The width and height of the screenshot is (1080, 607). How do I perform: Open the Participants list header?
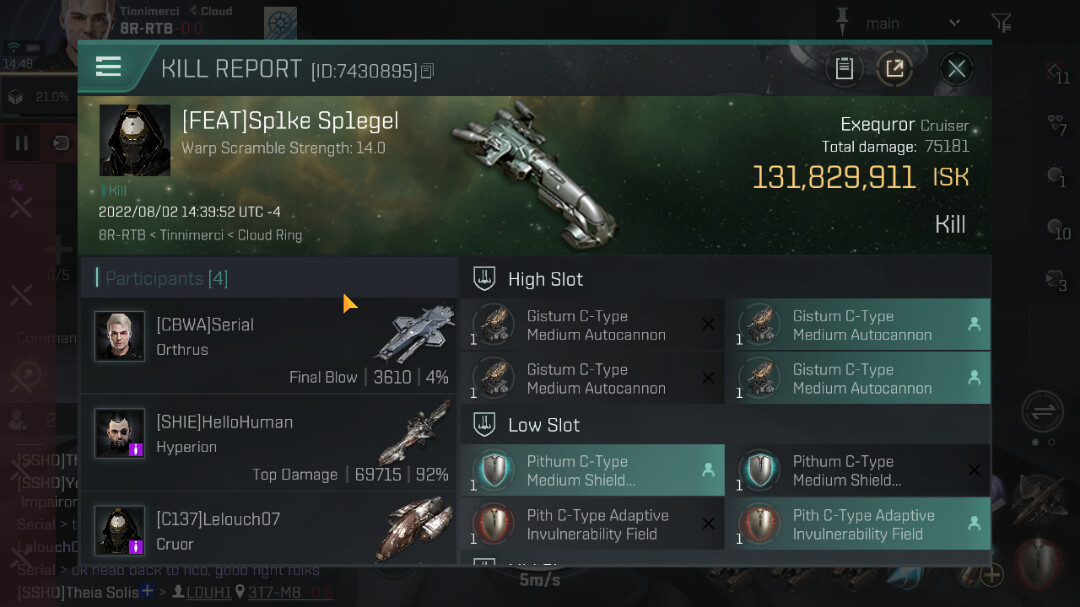click(x=166, y=278)
